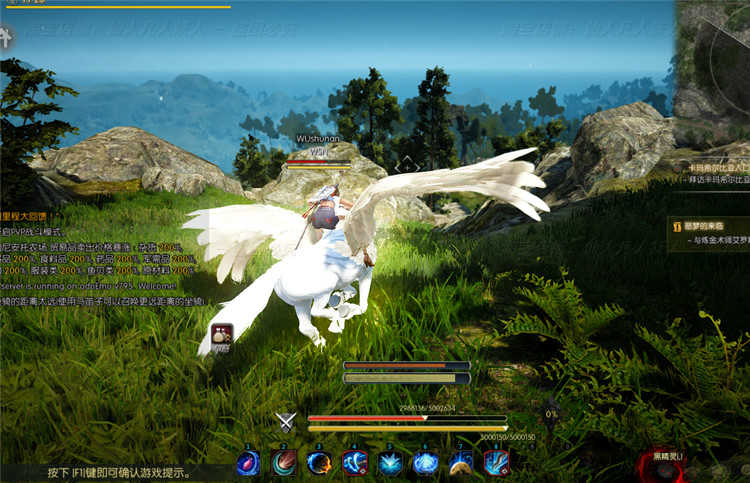Use the golden moon skill in slot 7
Screen dimensions: 750x483
point(461,462)
